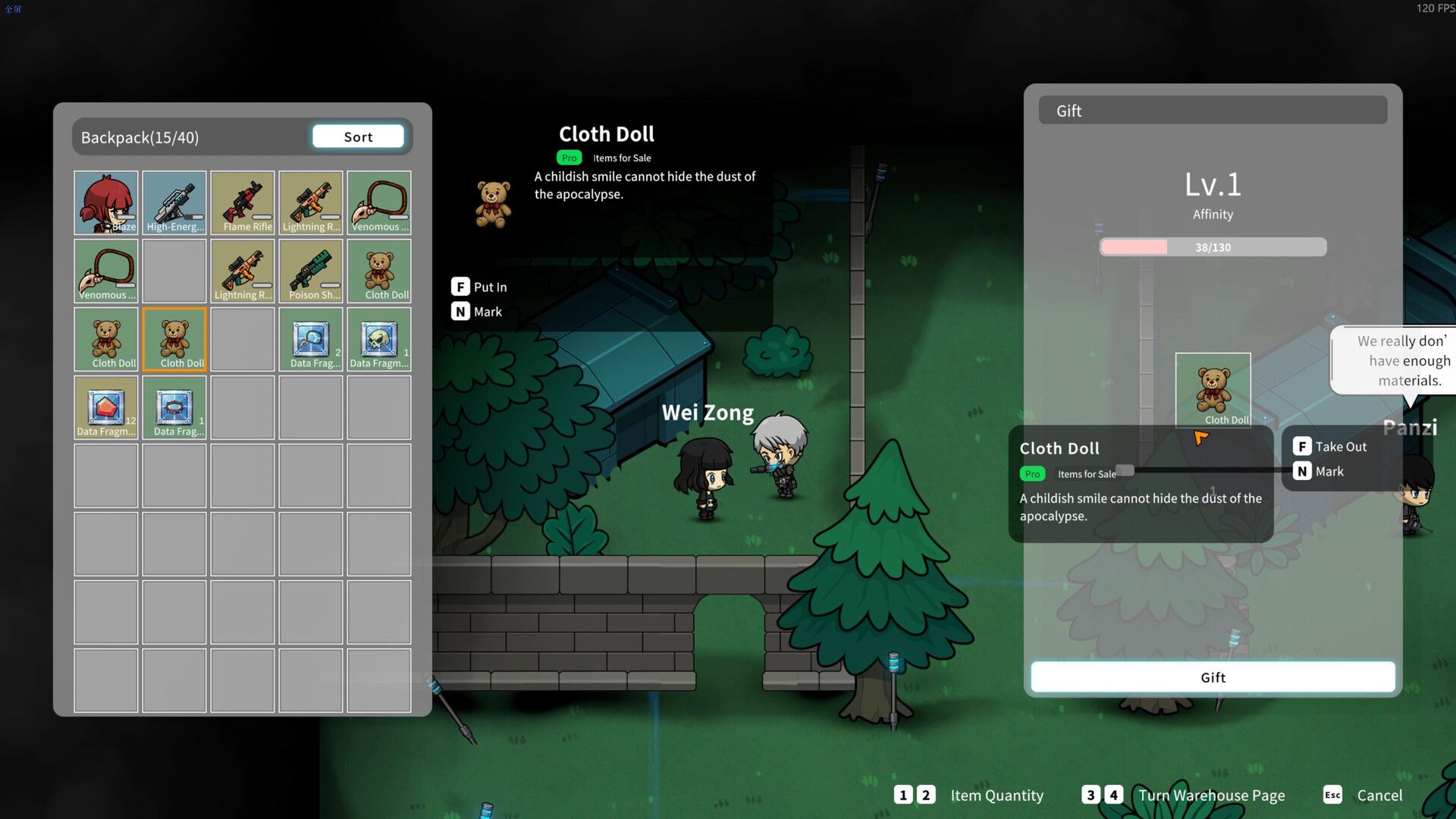The image size is (1456, 819).
Task: Click the 全屏 fullscreen link
Action: pos(13,9)
